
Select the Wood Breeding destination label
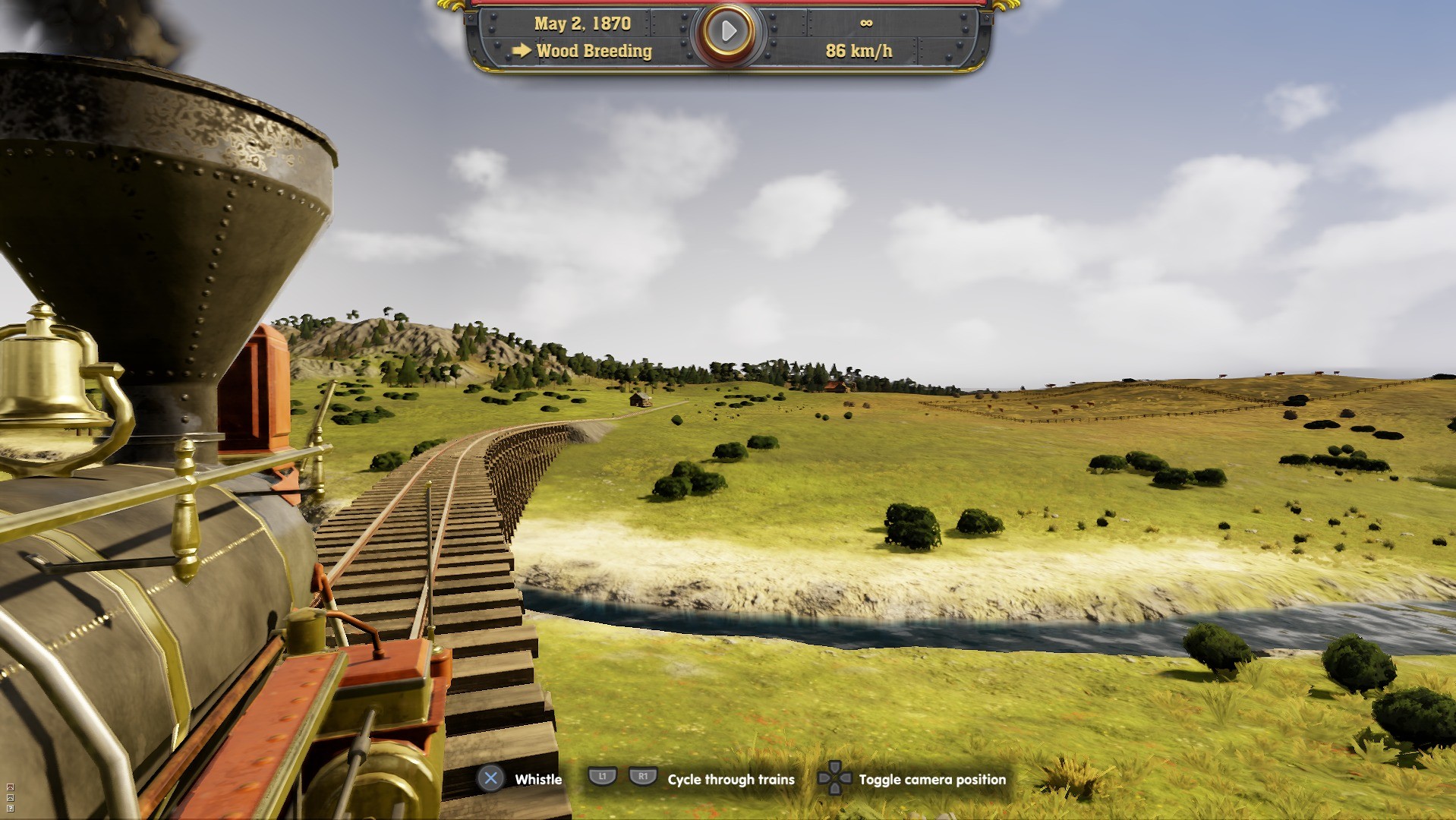click(x=594, y=51)
